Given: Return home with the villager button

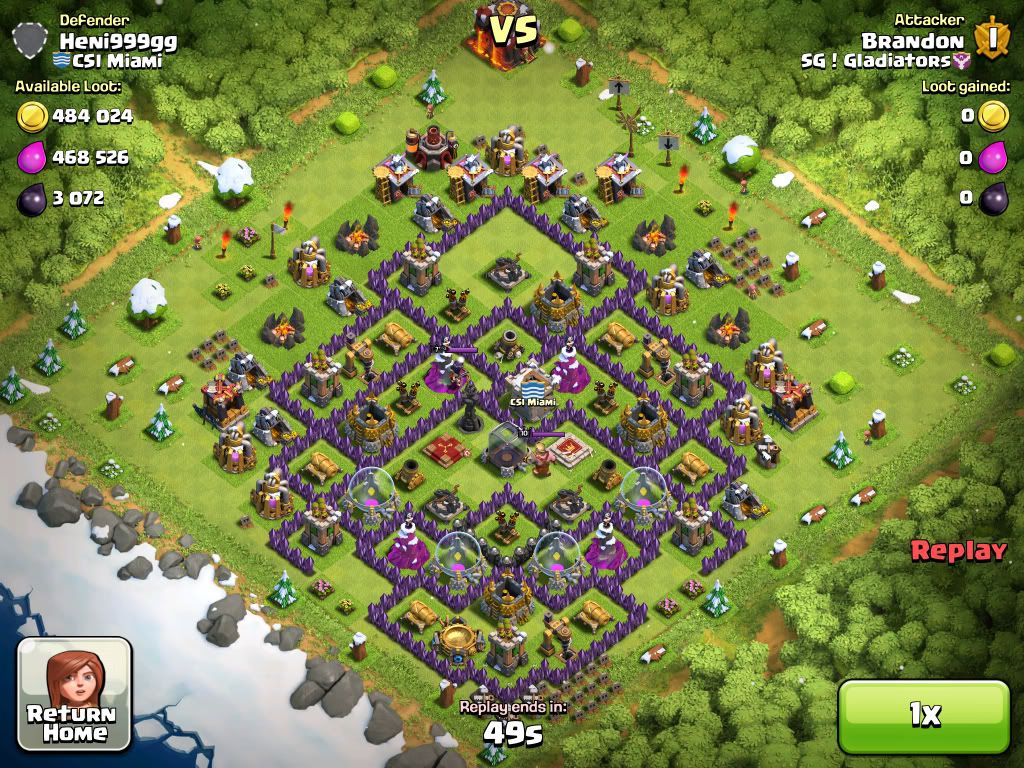Looking at the screenshot, I should (x=75, y=694).
